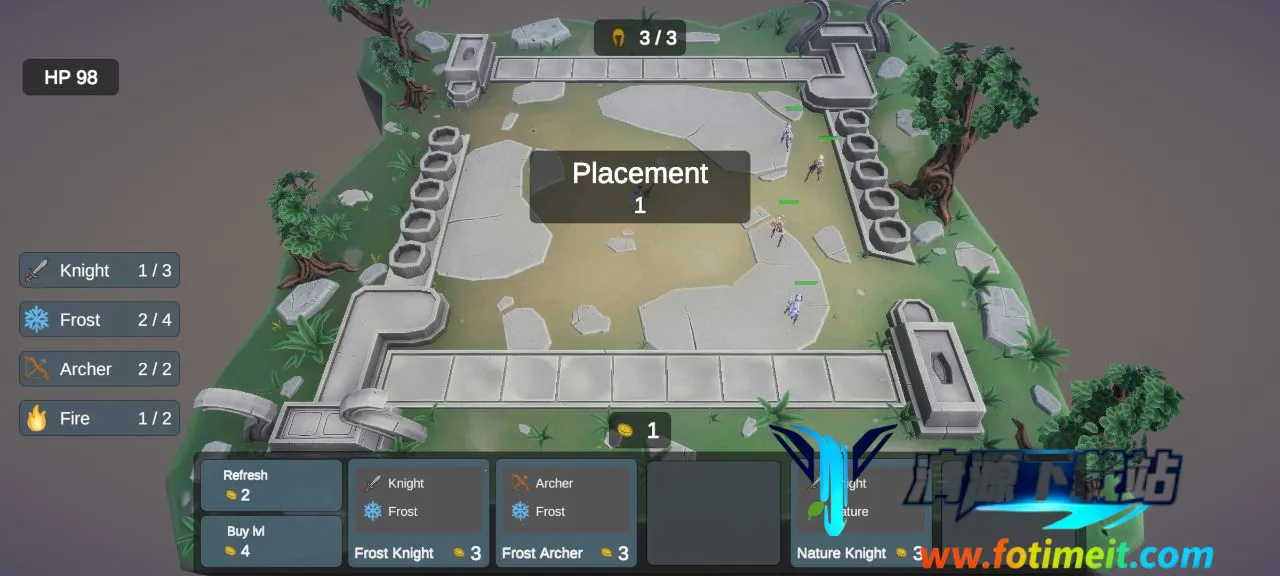Buy a level for 4 gold
This screenshot has height=576, width=1280.
point(270,541)
